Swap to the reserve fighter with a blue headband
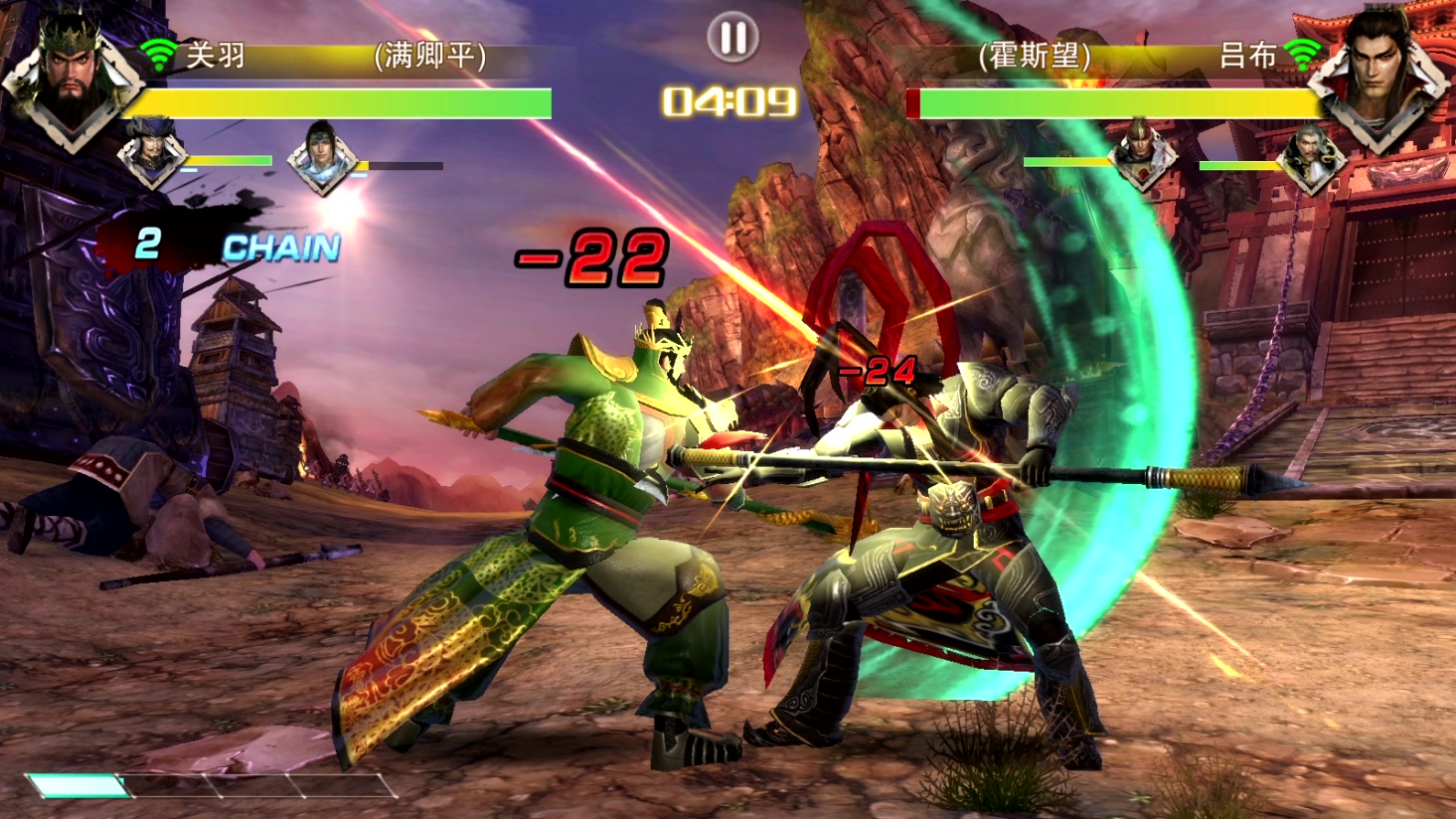Image resolution: width=1456 pixels, height=819 pixels. point(321,157)
